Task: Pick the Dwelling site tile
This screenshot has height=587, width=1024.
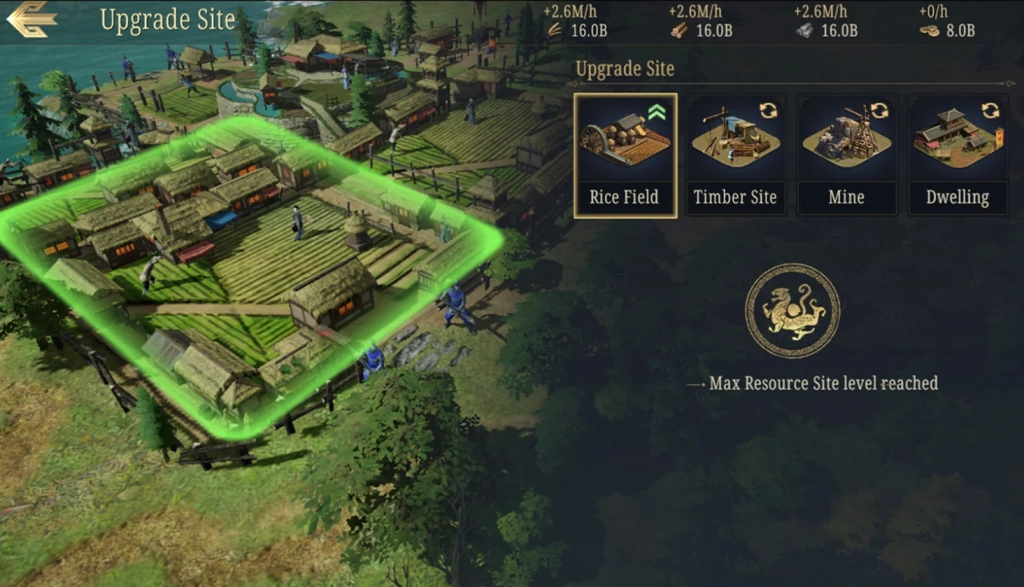Action: pos(957,155)
